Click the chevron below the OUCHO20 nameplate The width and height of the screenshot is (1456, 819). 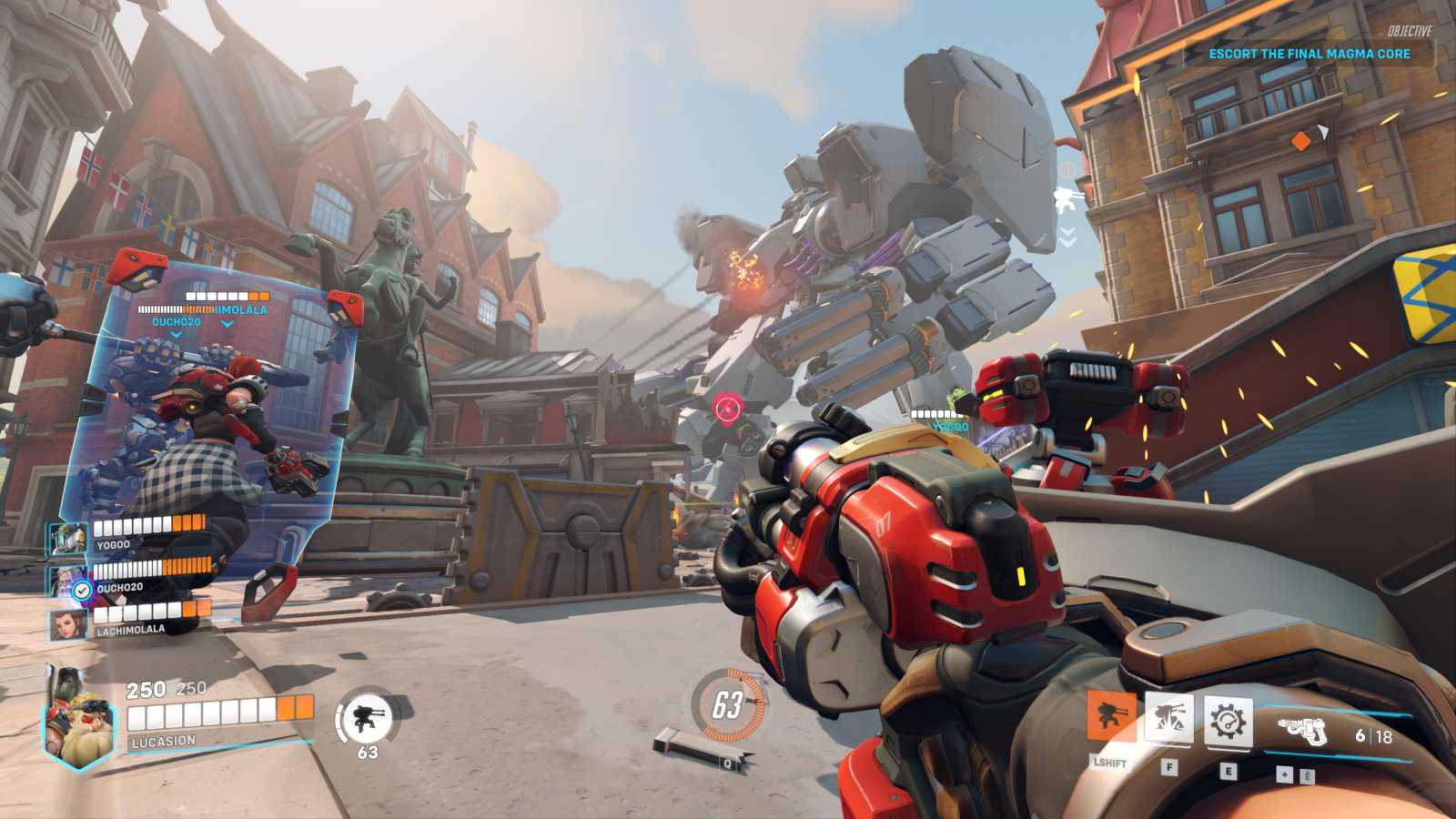coord(173,335)
